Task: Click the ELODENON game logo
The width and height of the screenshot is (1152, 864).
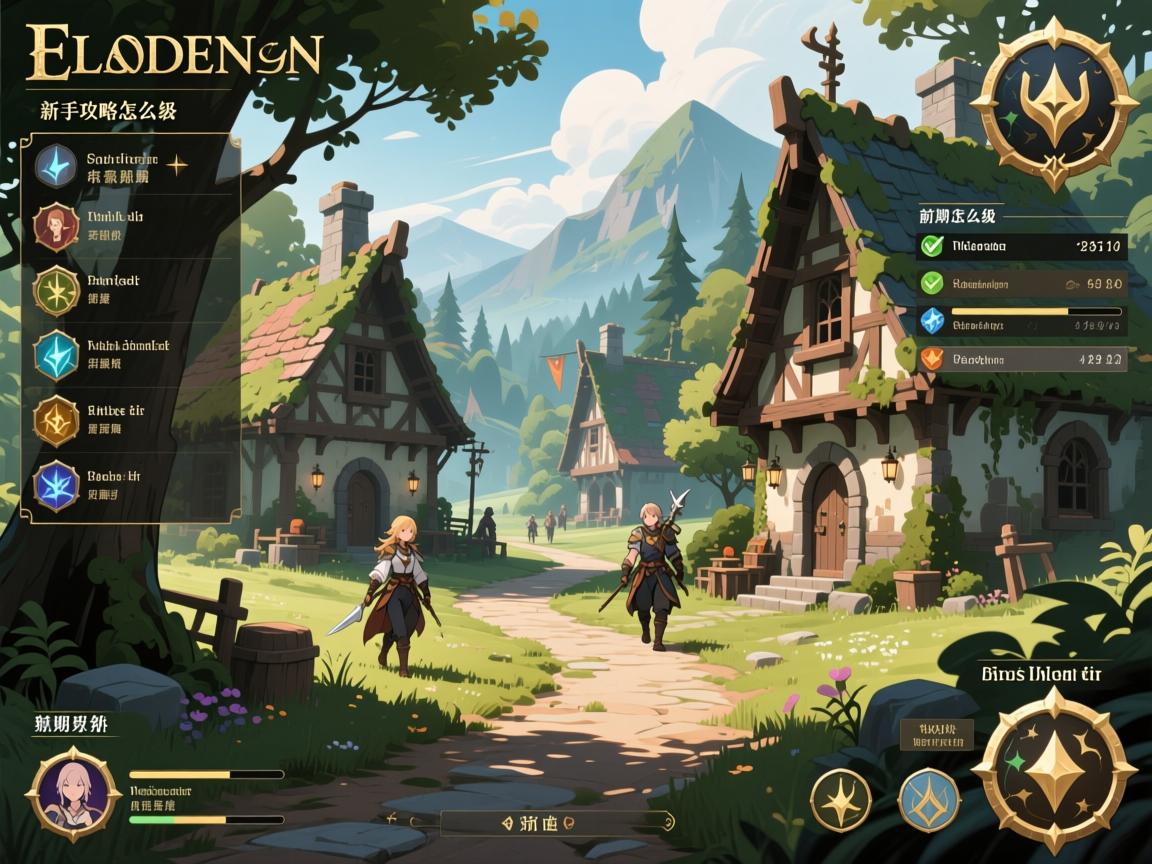Action: [x=173, y=54]
